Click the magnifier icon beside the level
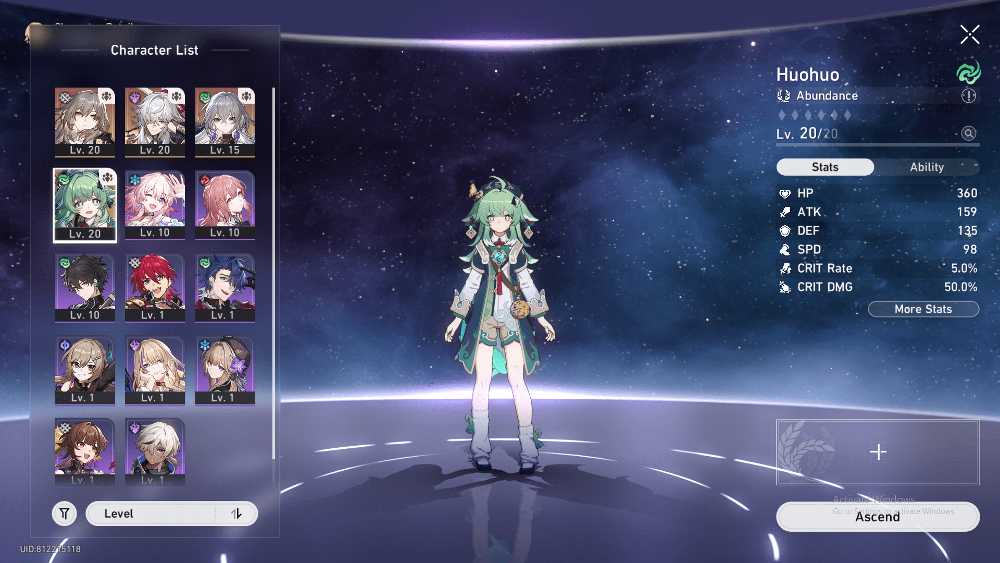 tap(968, 133)
